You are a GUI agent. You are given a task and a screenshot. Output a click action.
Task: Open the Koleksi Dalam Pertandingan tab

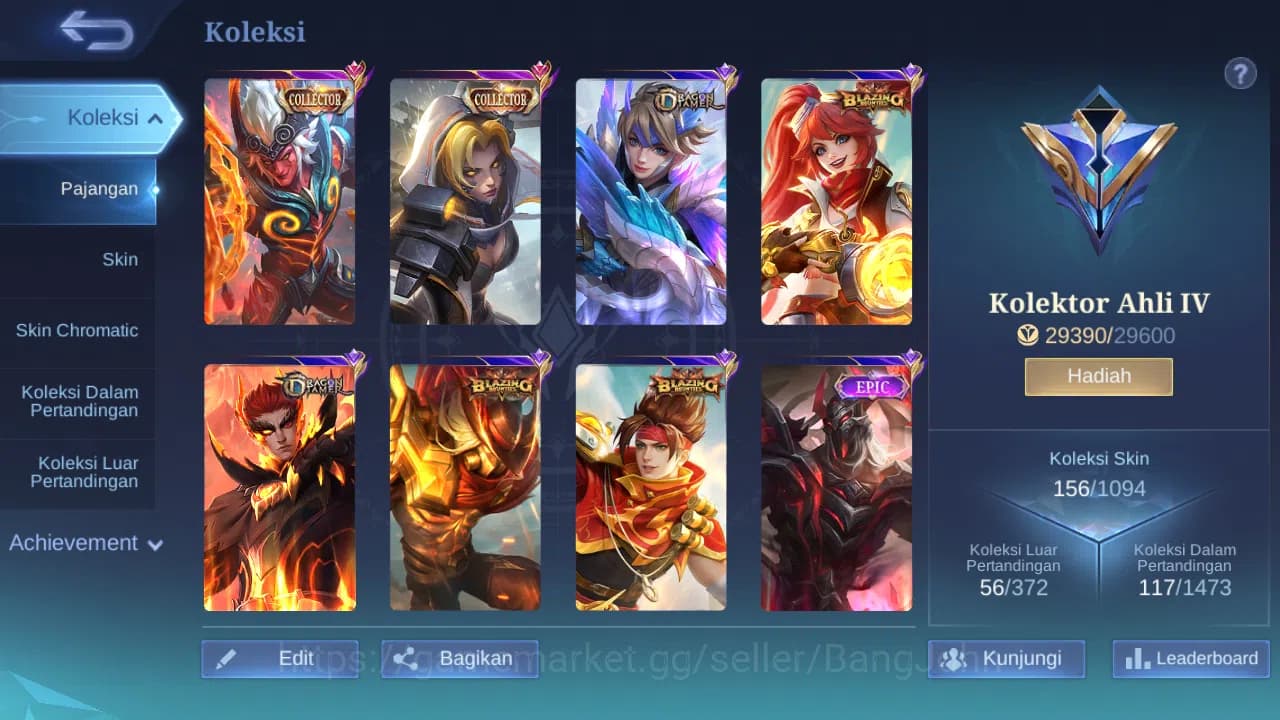(79, 401)
